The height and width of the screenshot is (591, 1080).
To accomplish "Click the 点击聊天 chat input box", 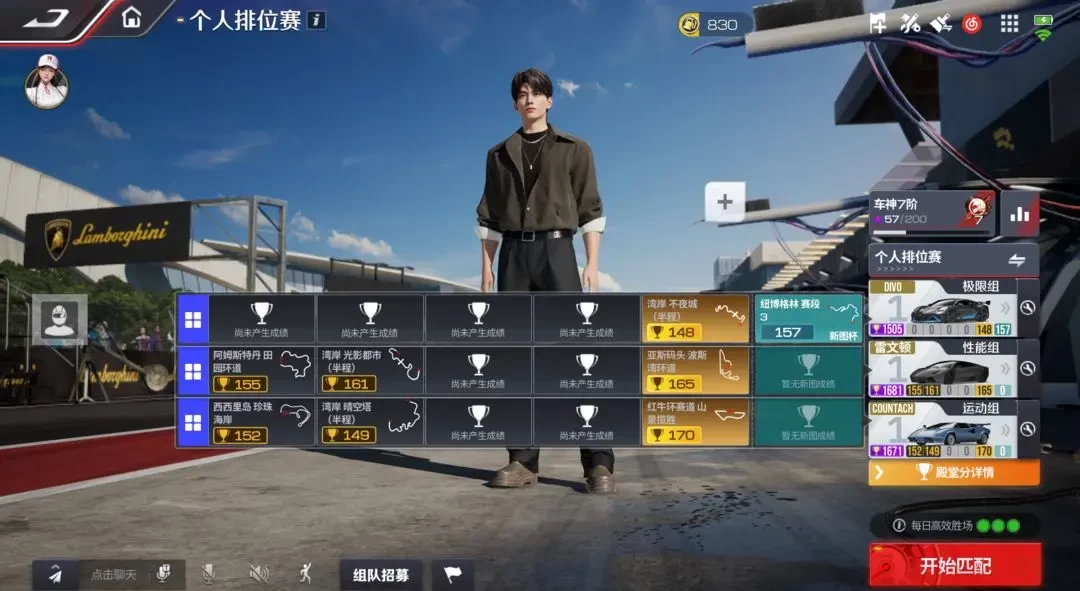I will pyautogui.click(x=116, y=574).
